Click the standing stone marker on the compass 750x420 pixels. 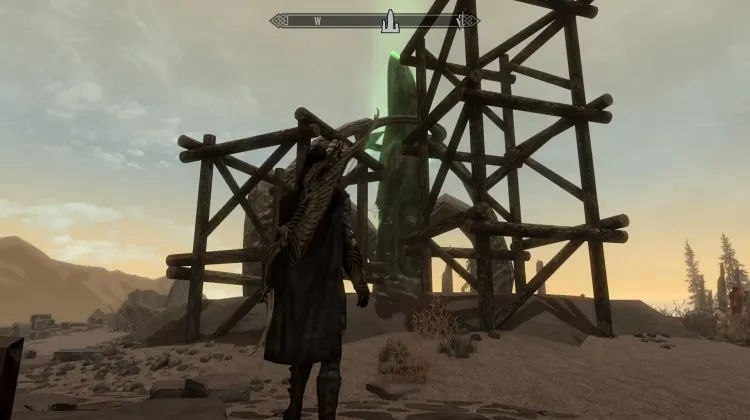click(x=390, y=20)
